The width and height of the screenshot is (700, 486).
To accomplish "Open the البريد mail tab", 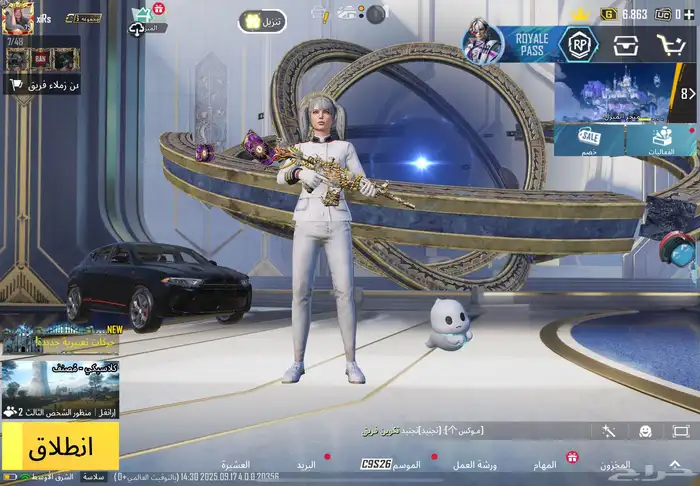I will (306, 465).
